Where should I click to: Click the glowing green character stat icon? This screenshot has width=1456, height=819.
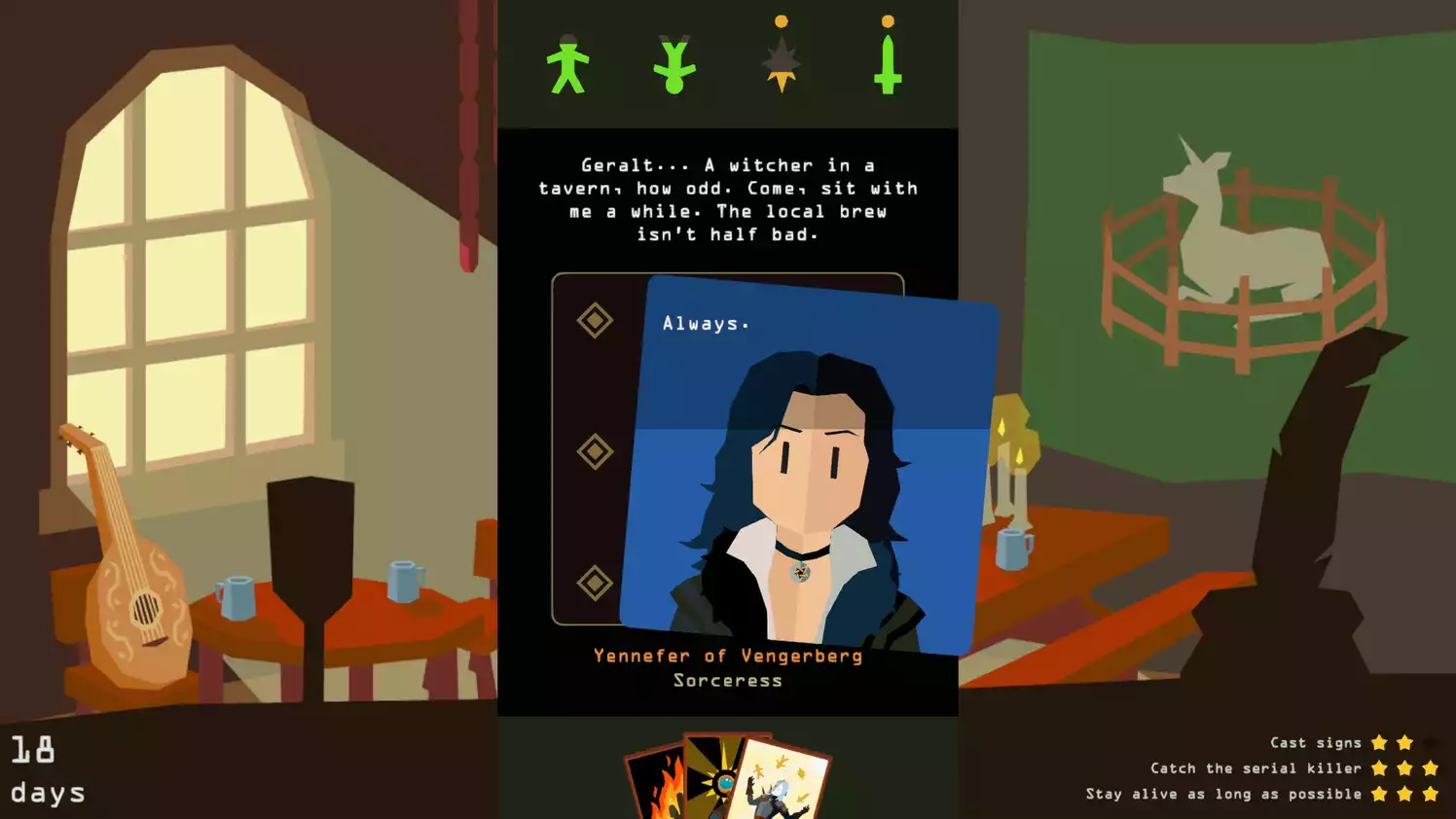click(x=887, y=66)
